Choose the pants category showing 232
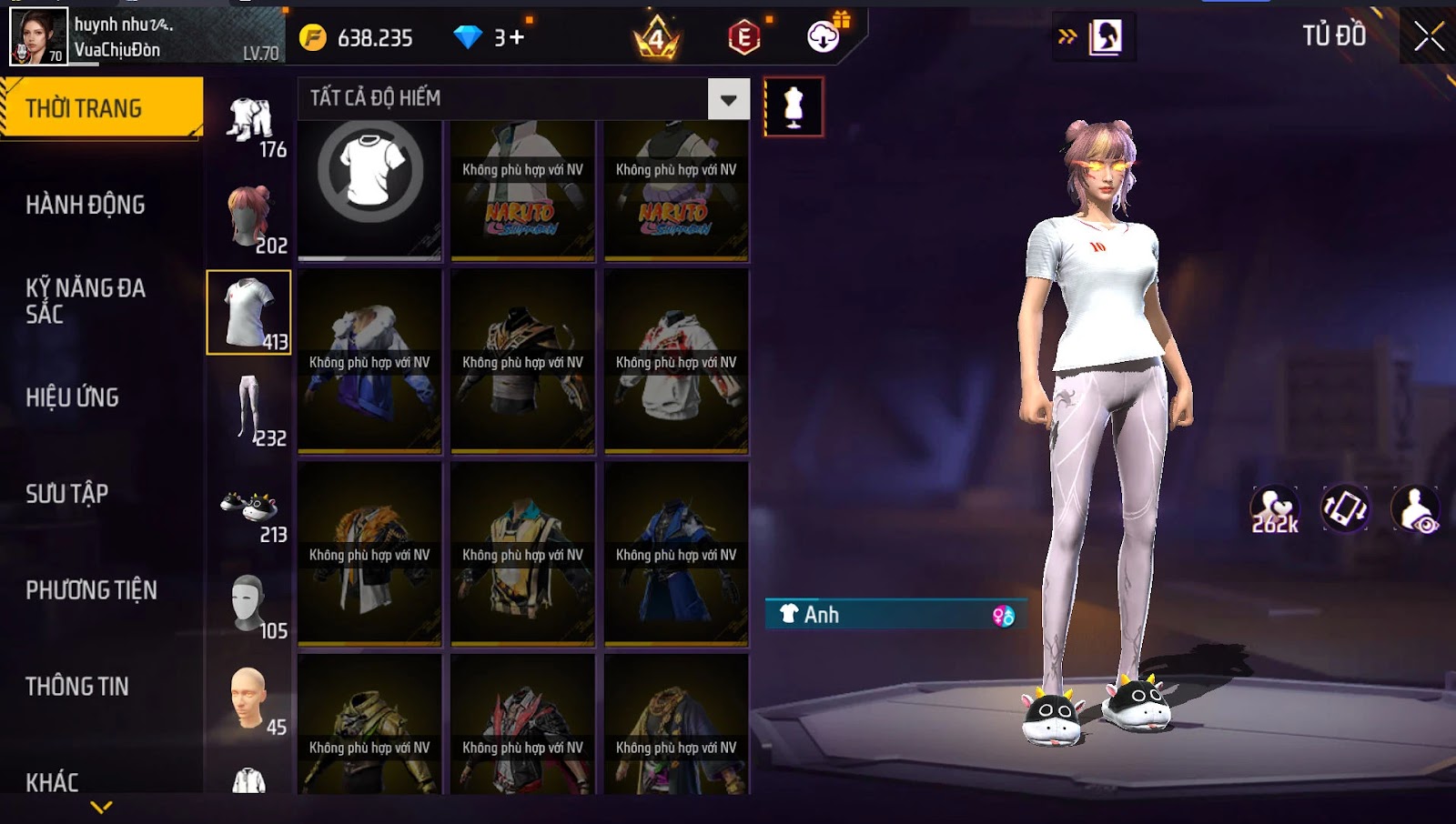Image resolution: width=1456 pixels, height=824 pixels. click(x=250, y=411)
